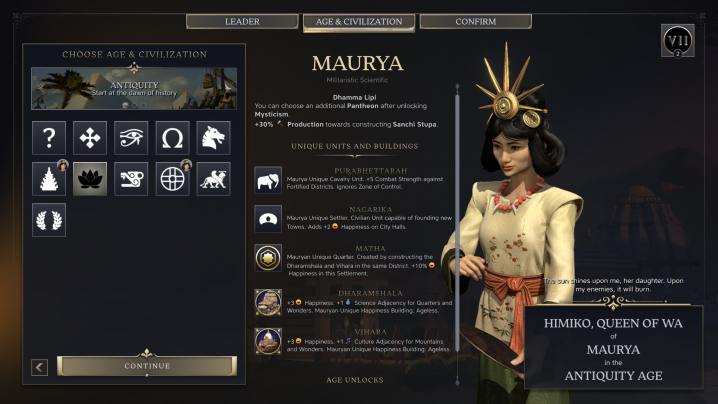
Task: Go to the Confirm tab
Action: click(475, 21)
